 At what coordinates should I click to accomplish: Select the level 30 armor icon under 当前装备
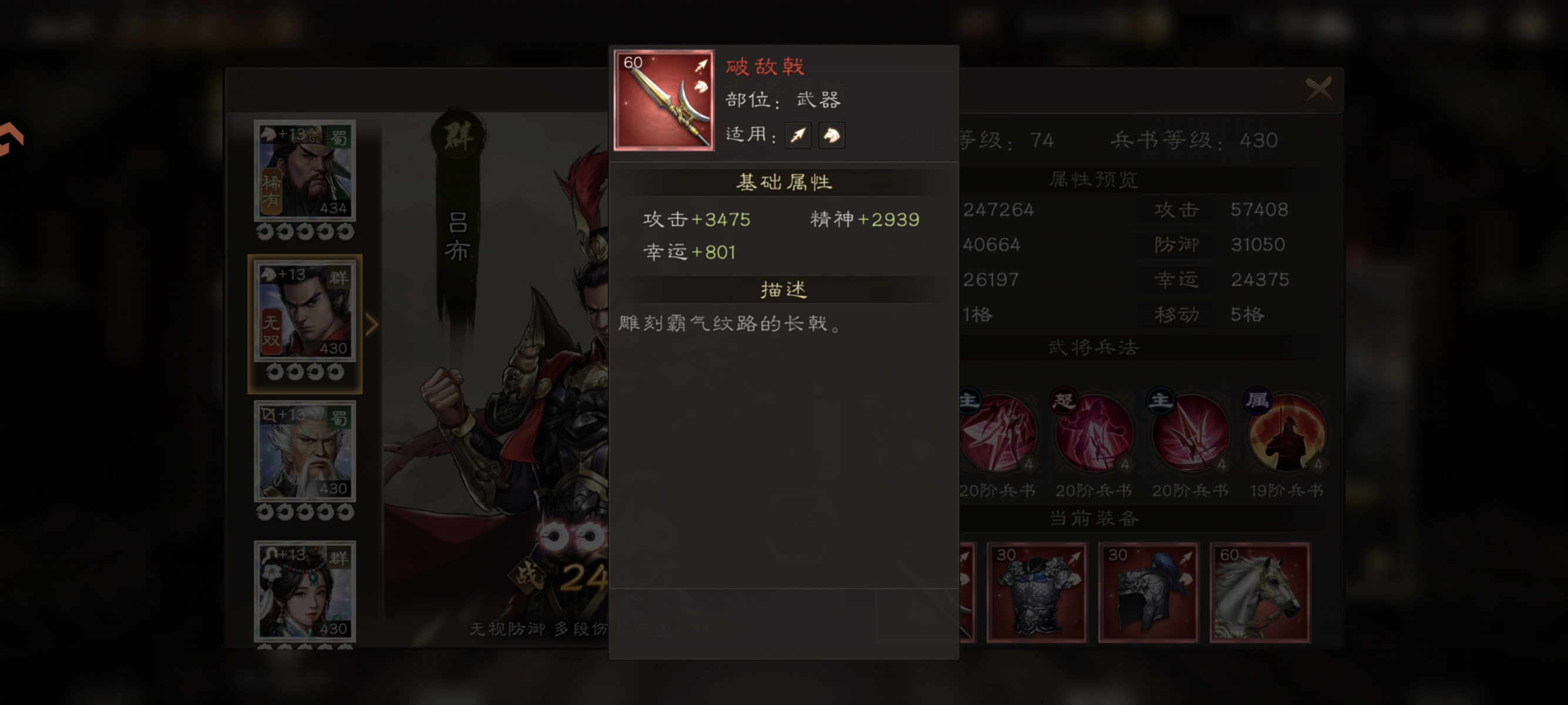[1037, 592]
